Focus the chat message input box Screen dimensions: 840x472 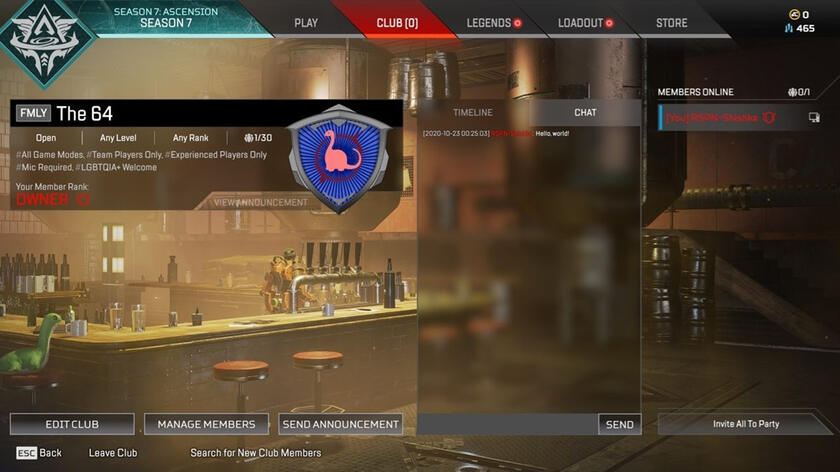click(x=507, y=424)
